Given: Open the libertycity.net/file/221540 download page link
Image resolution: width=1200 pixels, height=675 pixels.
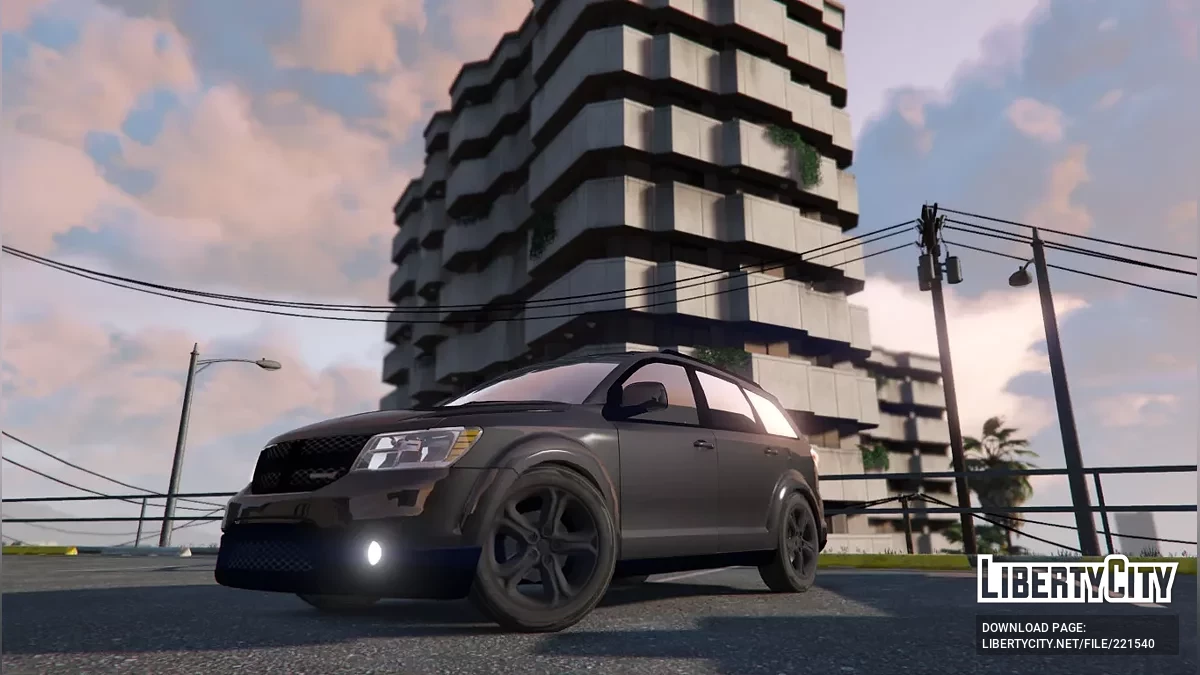Looking at the screenshot, I should (1068, 643).
